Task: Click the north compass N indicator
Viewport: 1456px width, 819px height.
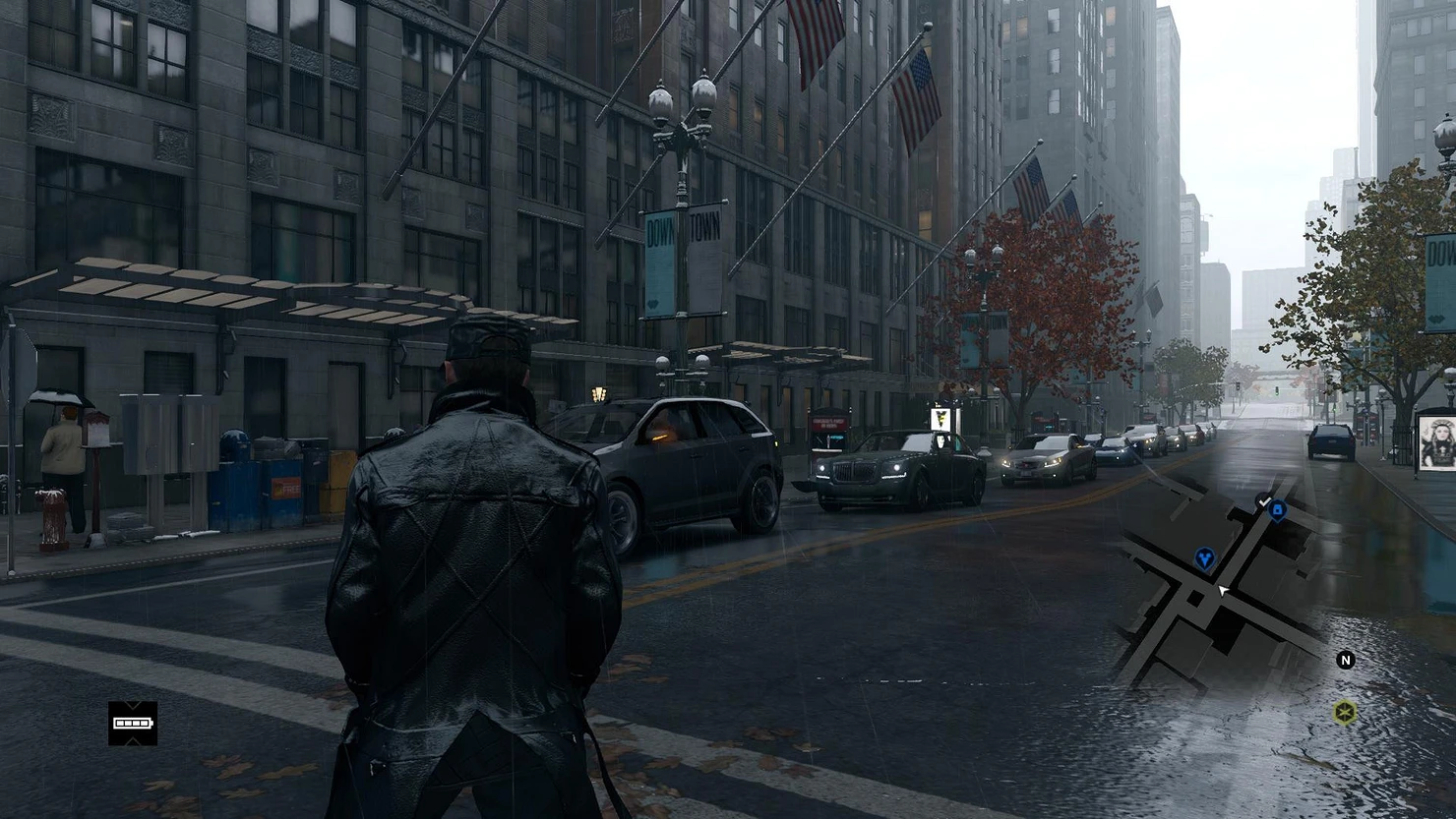Action: pos(1346,660)
